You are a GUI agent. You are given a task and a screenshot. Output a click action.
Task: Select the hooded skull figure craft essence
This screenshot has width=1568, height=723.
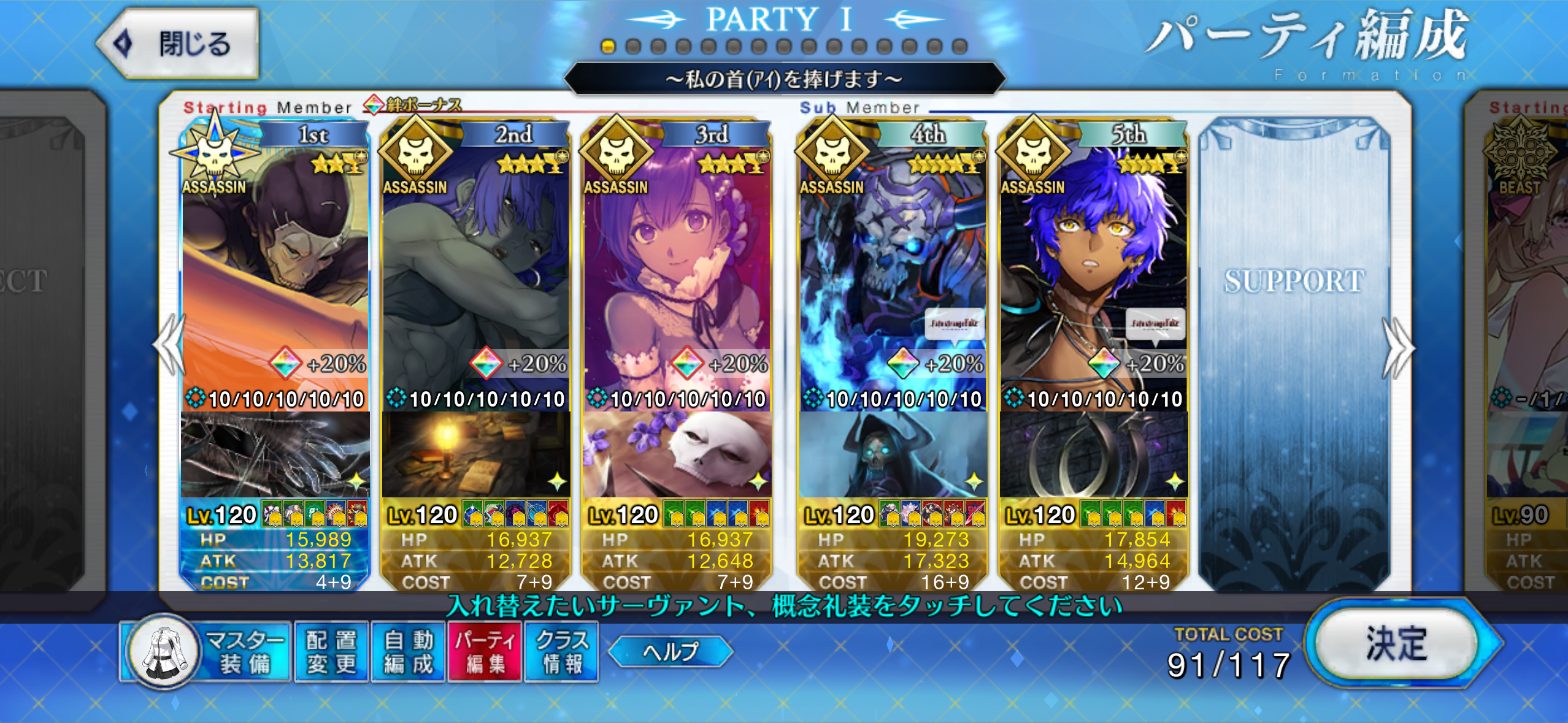click(893, 455)
